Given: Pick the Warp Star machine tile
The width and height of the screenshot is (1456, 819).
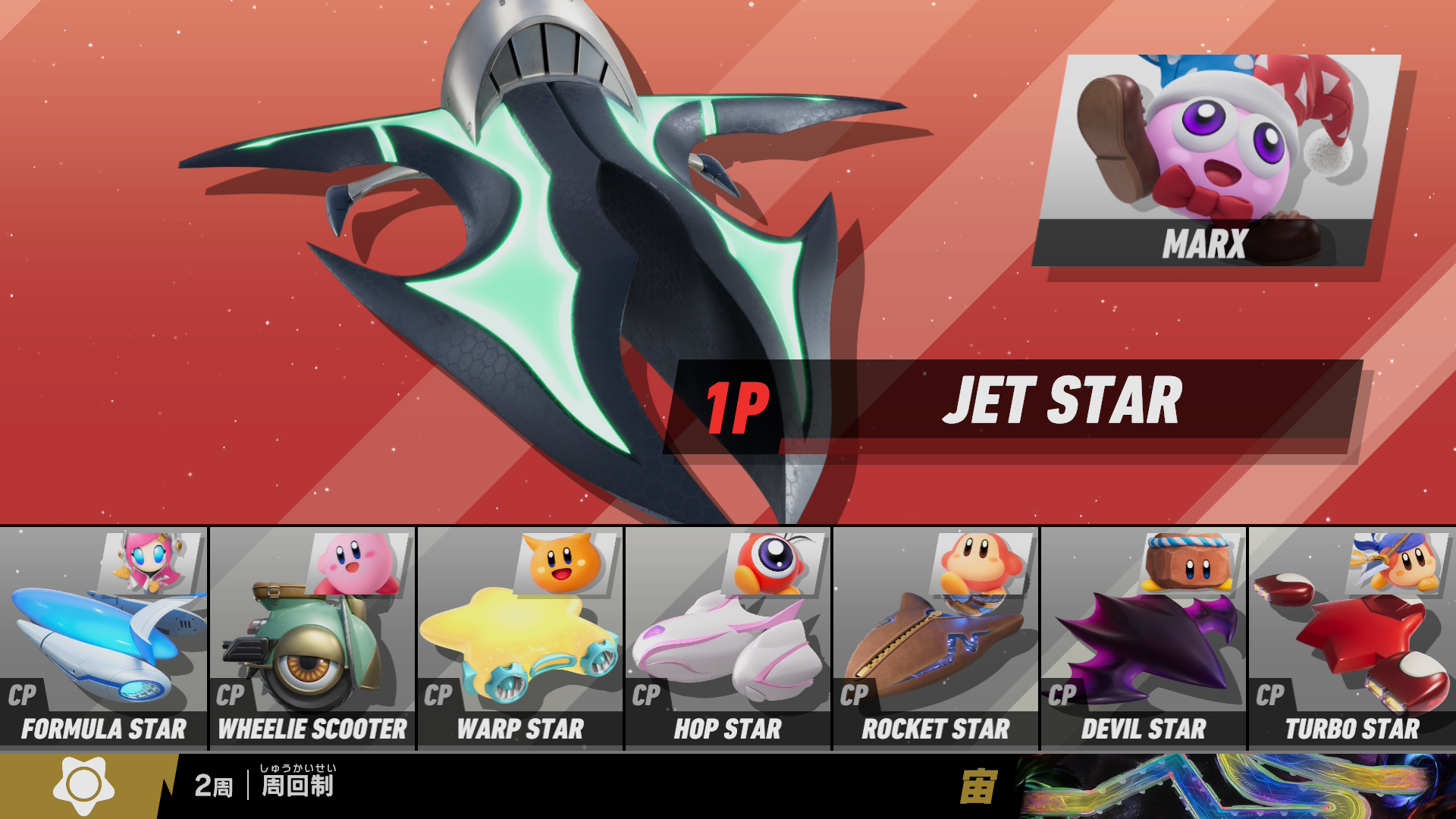Looking at the screenshot, I should point(520,639).
